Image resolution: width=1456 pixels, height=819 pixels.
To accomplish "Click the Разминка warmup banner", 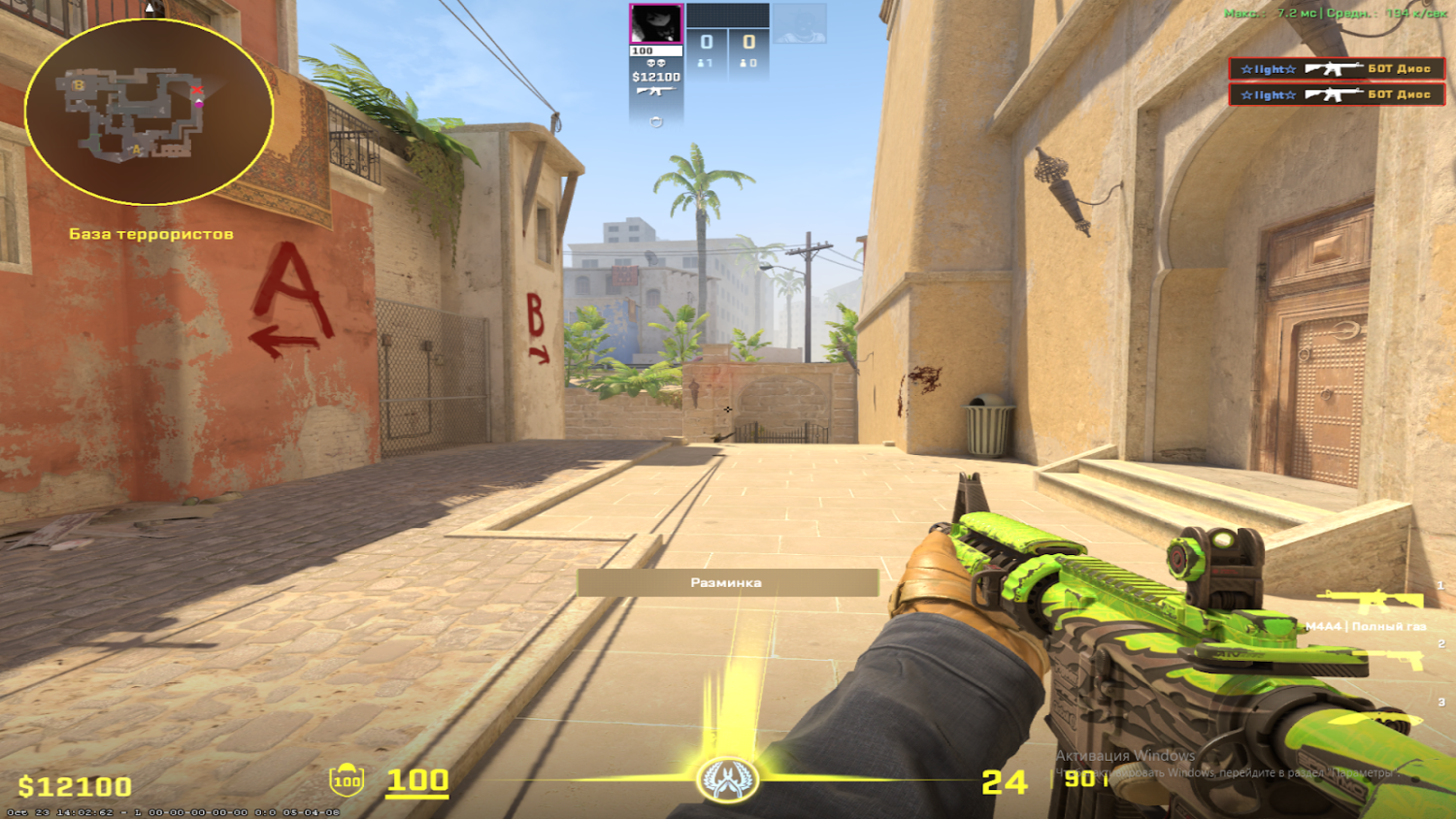I will [x=728, y=580].
